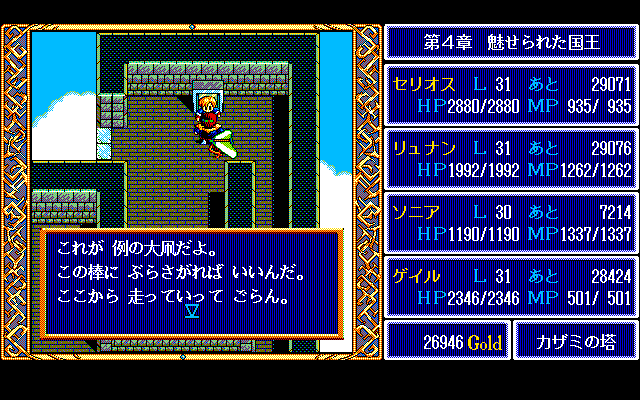
Task: Click the dialogue continue arrow
Action: (192, 311)
